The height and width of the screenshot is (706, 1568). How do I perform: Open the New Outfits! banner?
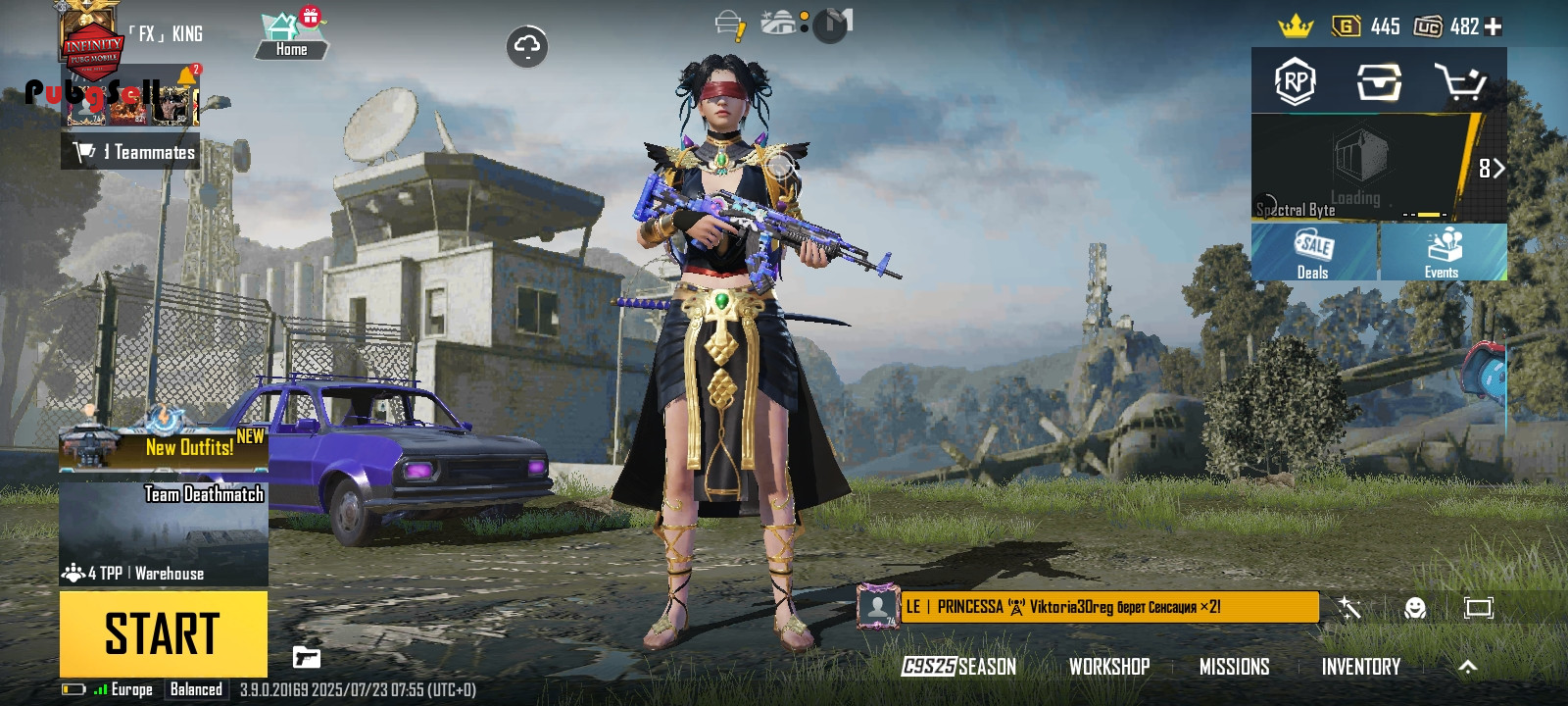point(164,447)
